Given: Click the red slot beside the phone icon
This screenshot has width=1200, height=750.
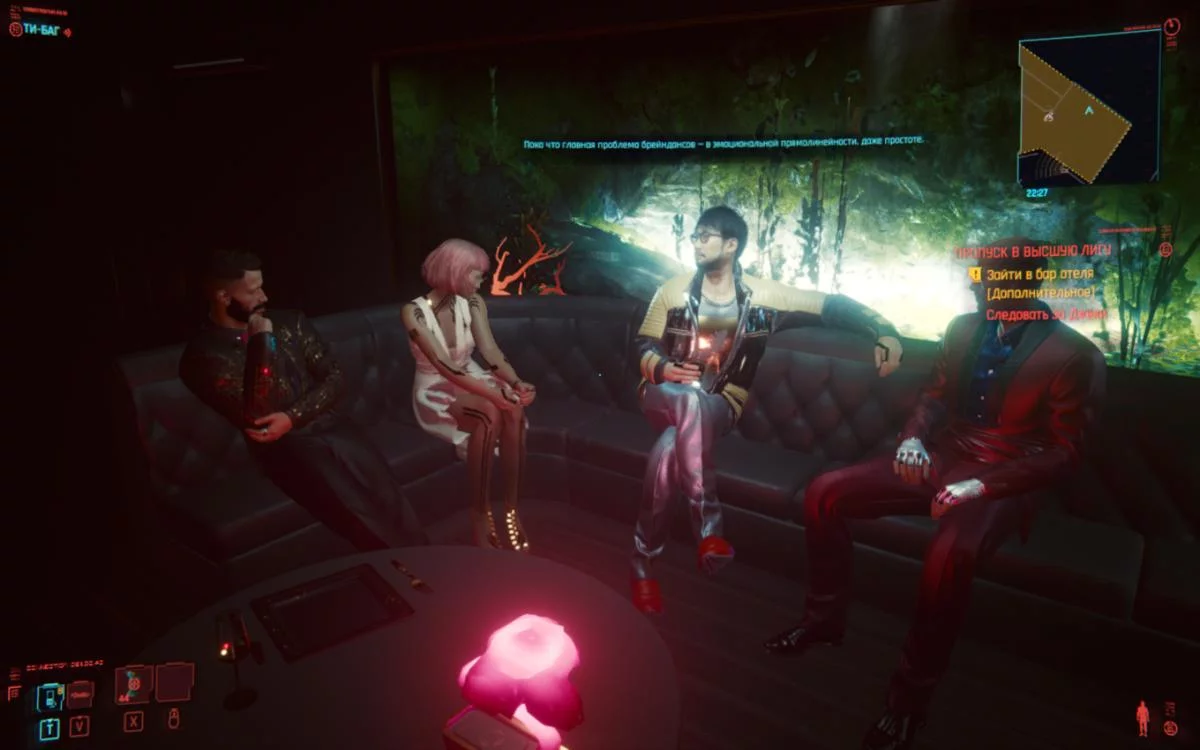Looking at the screenshot, I should coord(80,693).
